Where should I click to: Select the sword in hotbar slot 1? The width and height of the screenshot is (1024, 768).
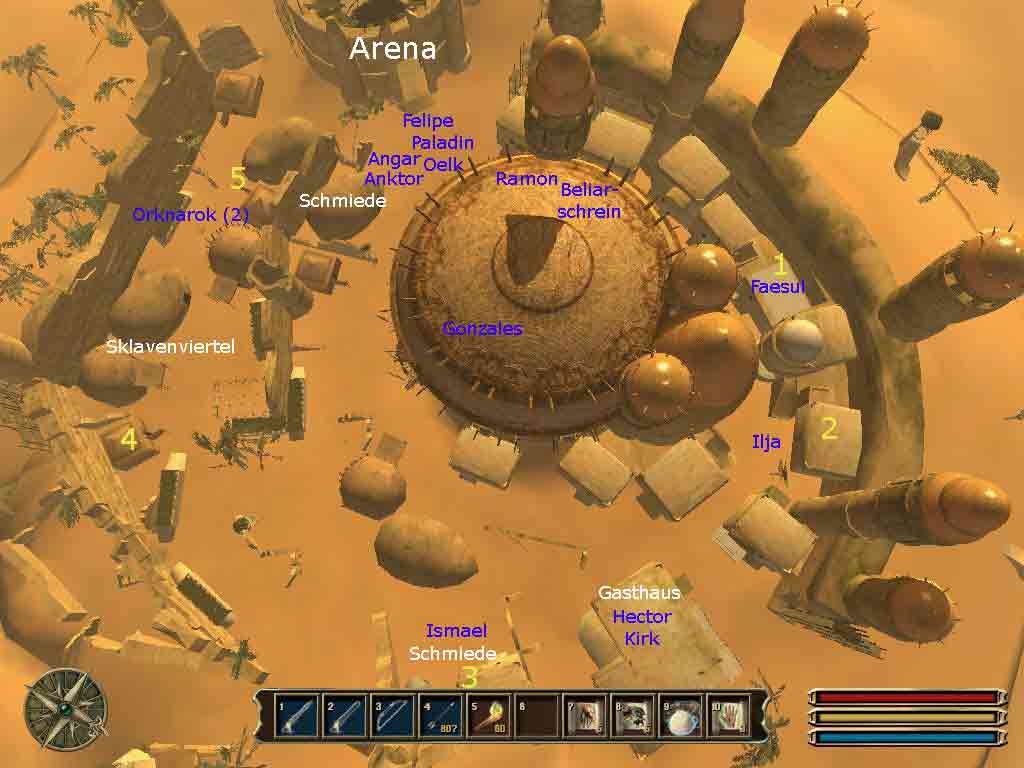[x=297, y=716]
